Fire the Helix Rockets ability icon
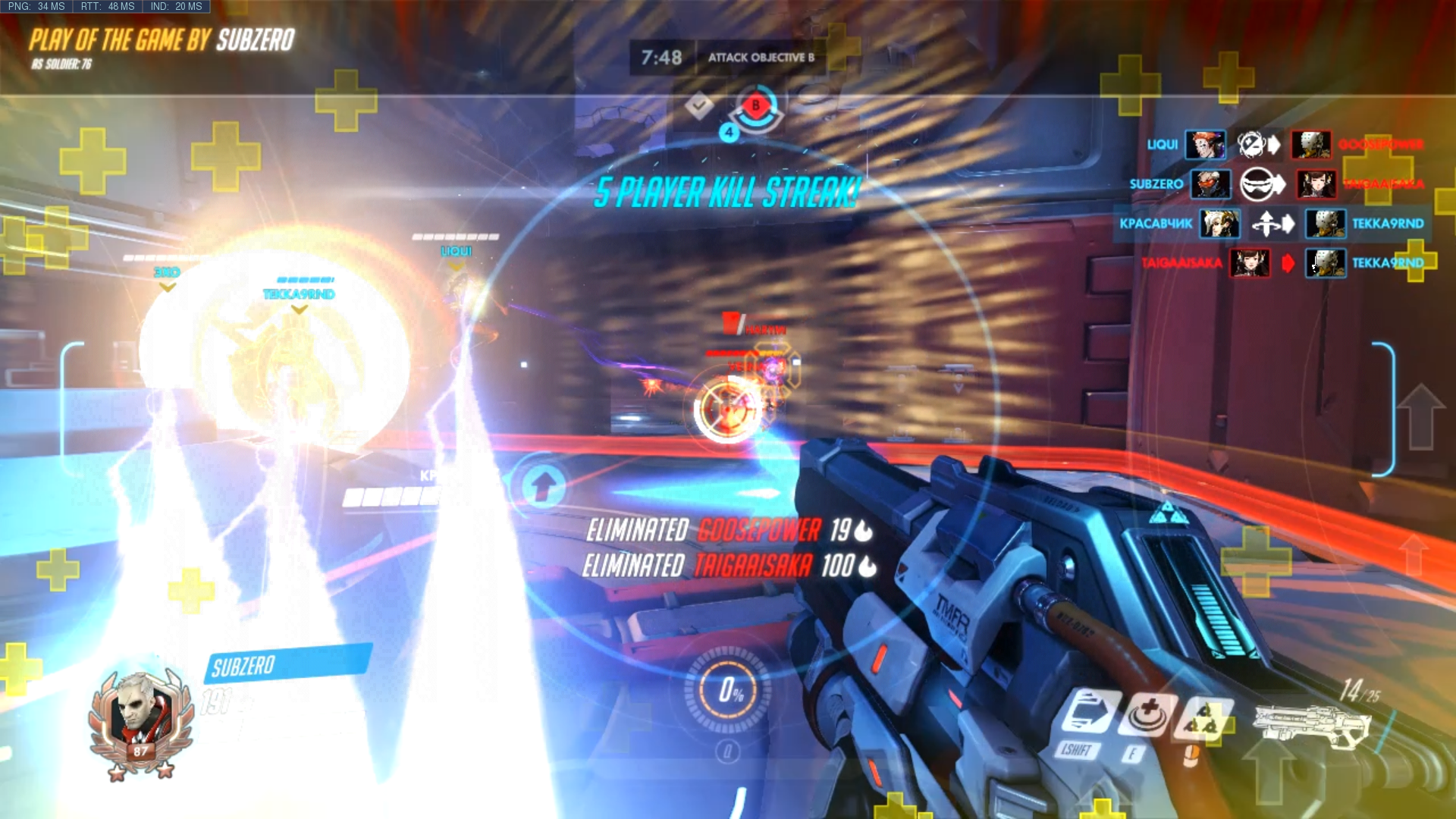1456x819 pixels. pyautogui.click(x=1203, y=717)
